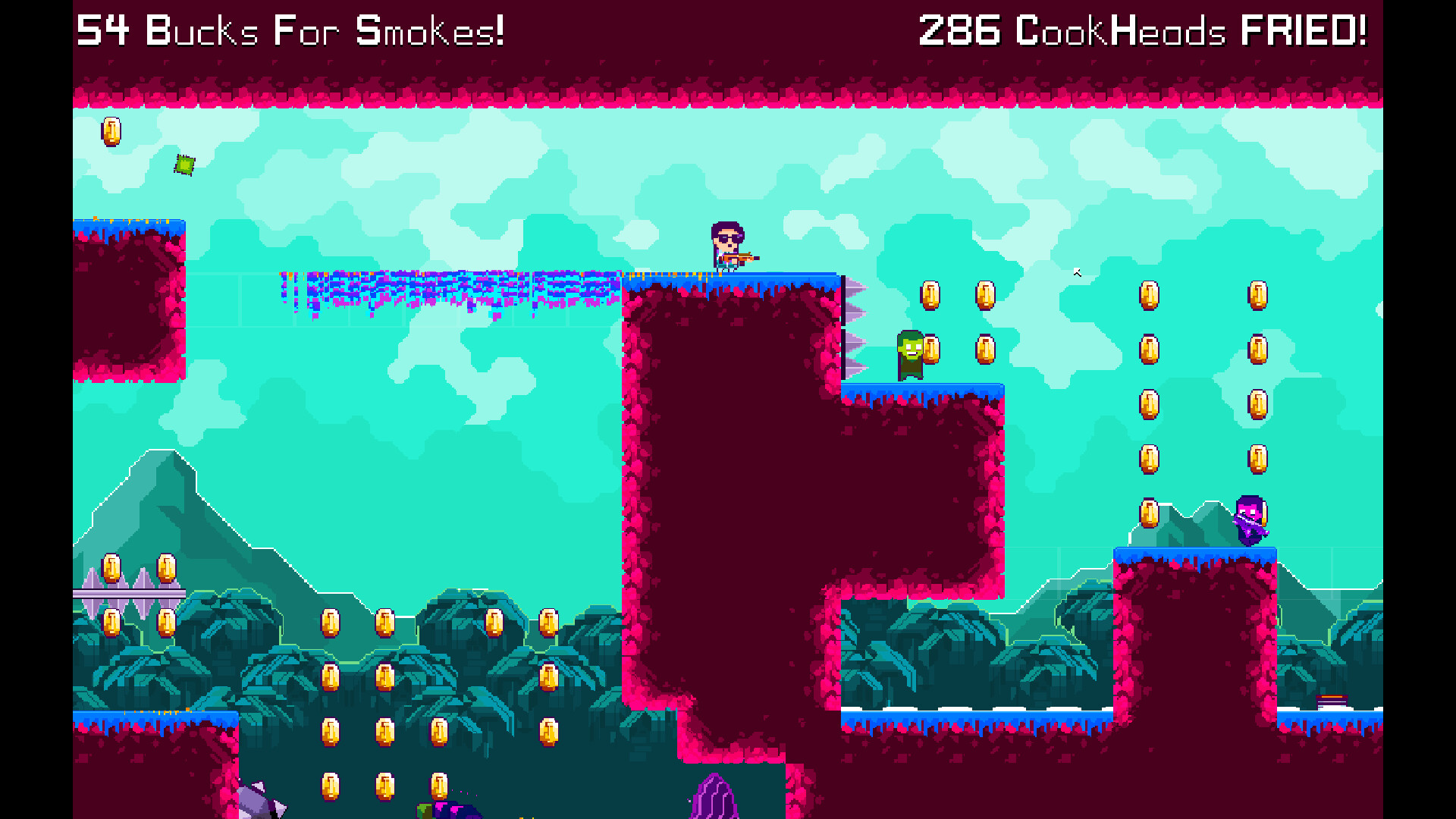Image resolution: width=1456 pixels, height=819 pixels.
Task: Pick up the coin beside the green zombie
Action: pos(931,348)
